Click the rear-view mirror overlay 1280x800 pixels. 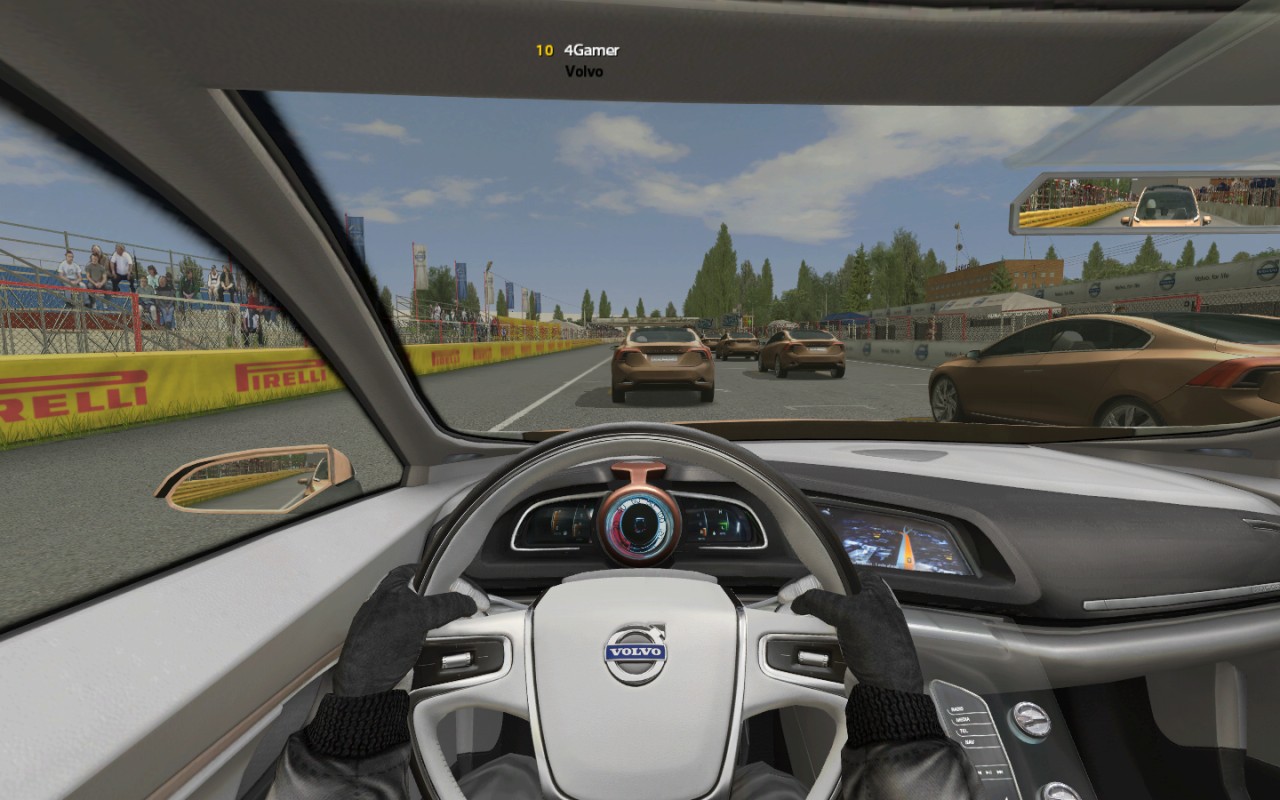pyautogui.click(x=1143, y=204)
